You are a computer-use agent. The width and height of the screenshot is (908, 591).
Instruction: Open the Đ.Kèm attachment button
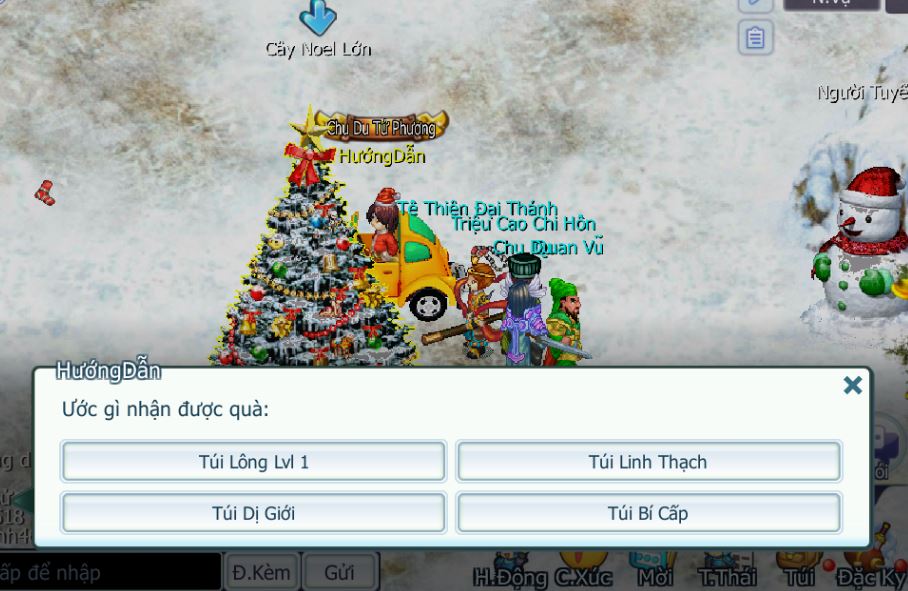click(x=261, y=573)
